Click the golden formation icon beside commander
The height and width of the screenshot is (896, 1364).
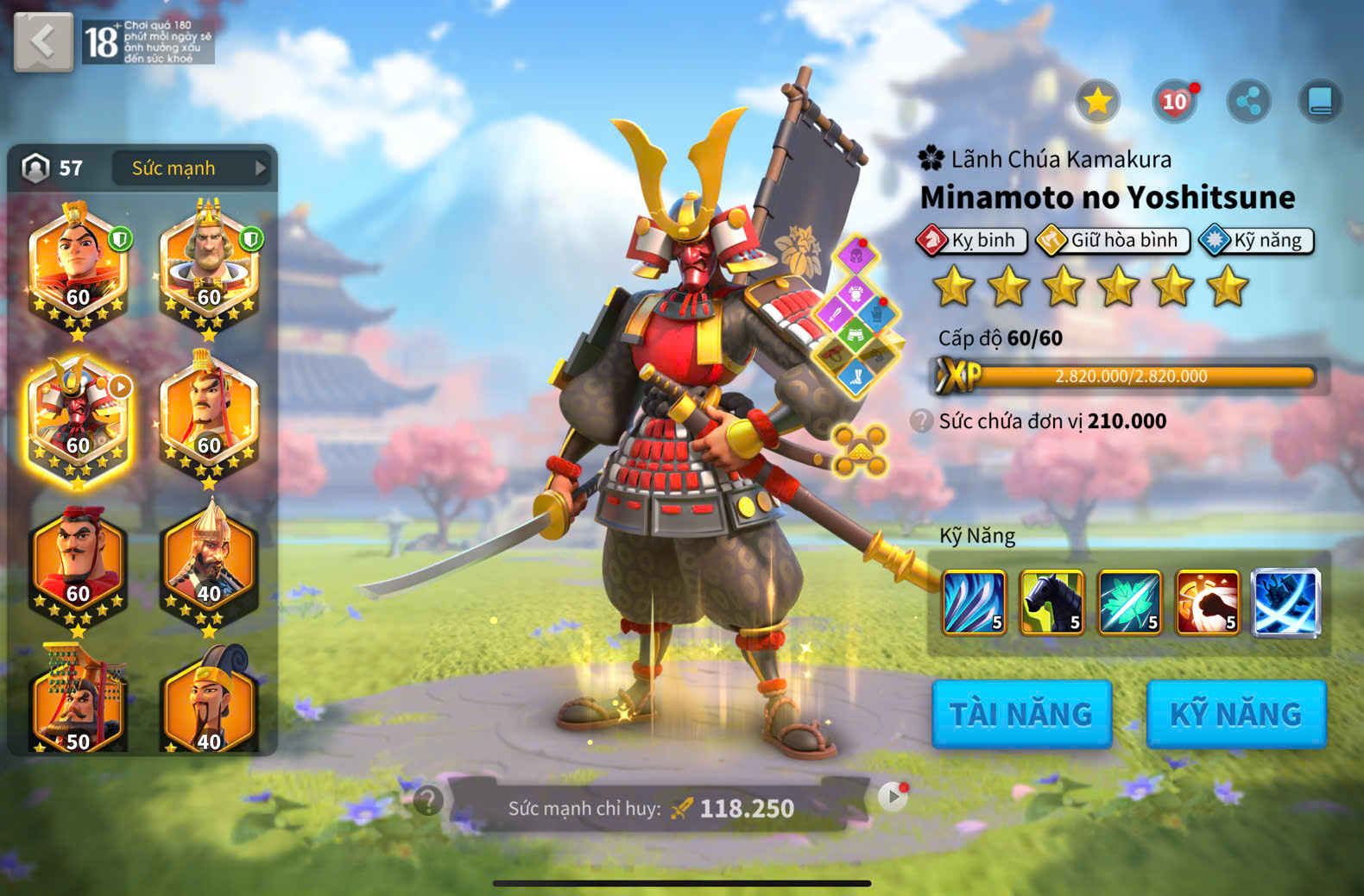[x=860, y=450]
